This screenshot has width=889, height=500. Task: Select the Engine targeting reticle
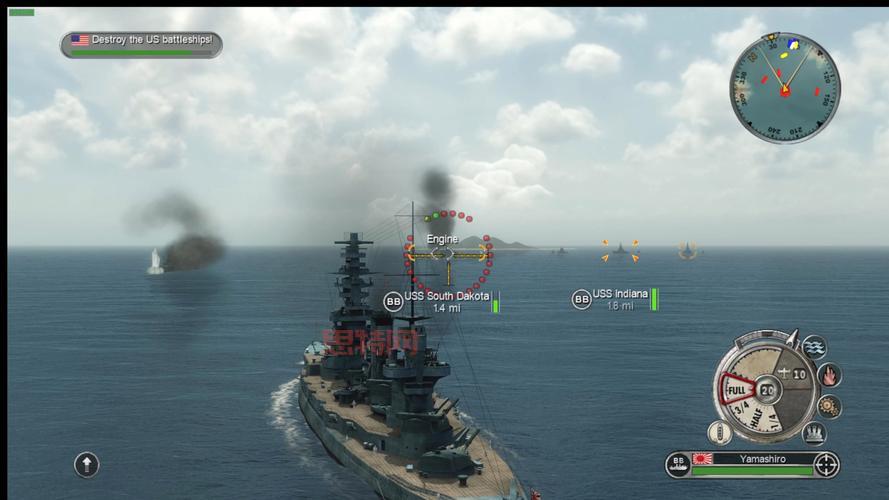[448, 254]
